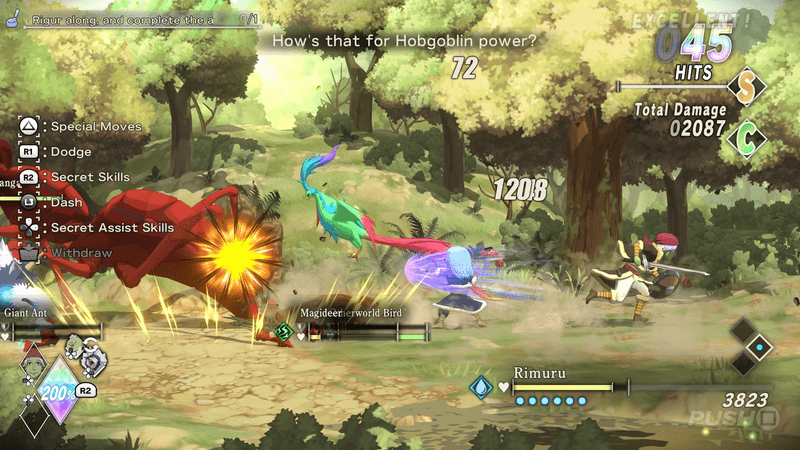This screenshot has width=800, height=450.
Task: Select Secret Skills from the list
Action: (x=90, y=177)
